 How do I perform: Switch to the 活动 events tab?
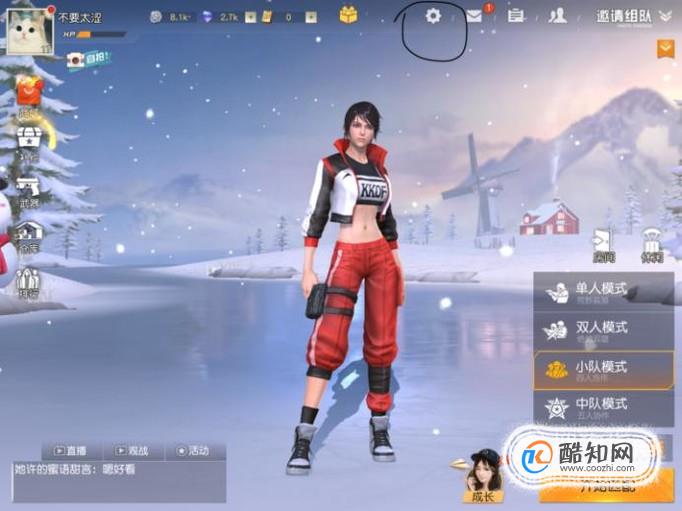pos(194,451)
